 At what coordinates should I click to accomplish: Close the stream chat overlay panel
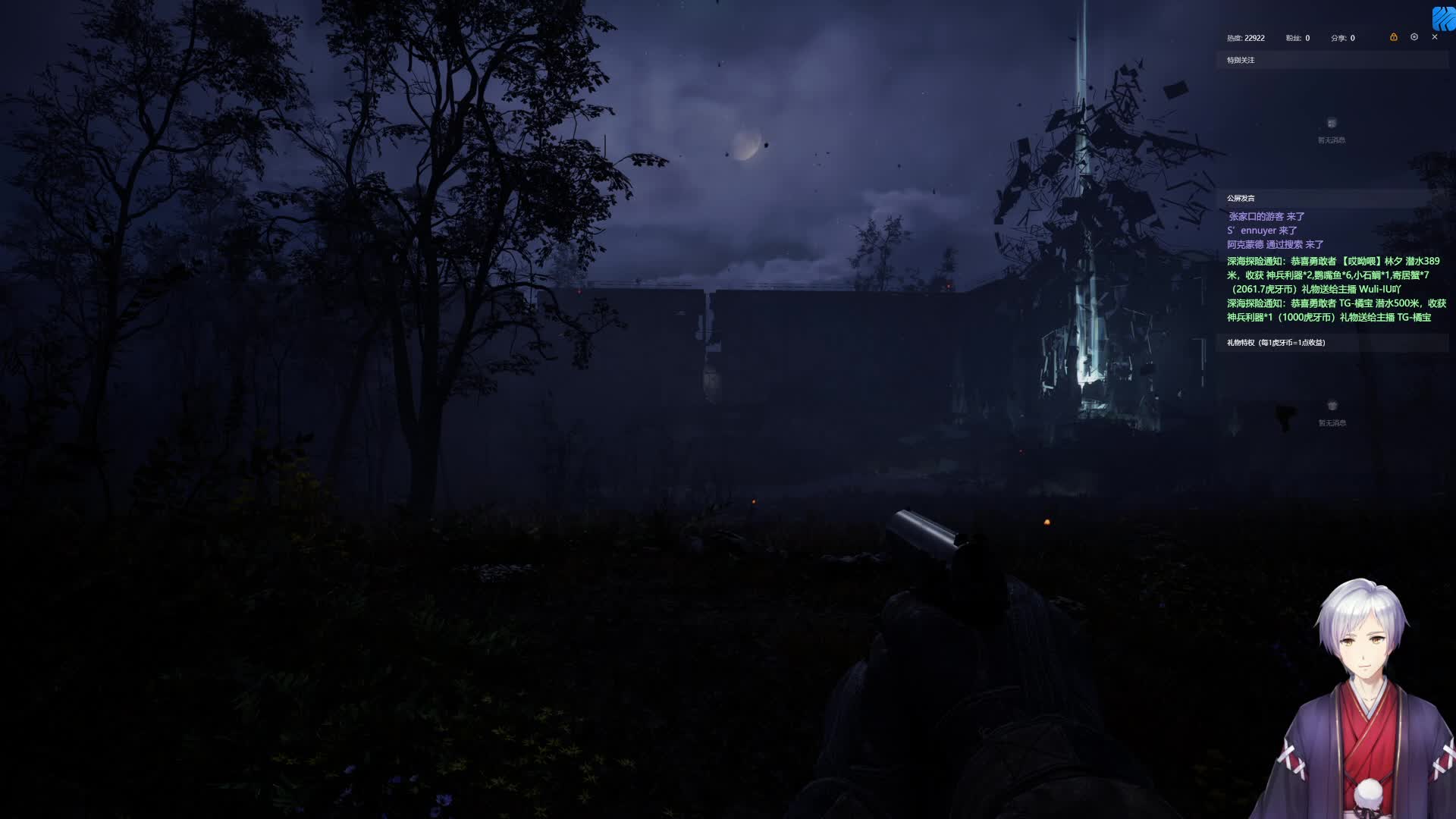pyautogui.click(x=1434, y=37)
